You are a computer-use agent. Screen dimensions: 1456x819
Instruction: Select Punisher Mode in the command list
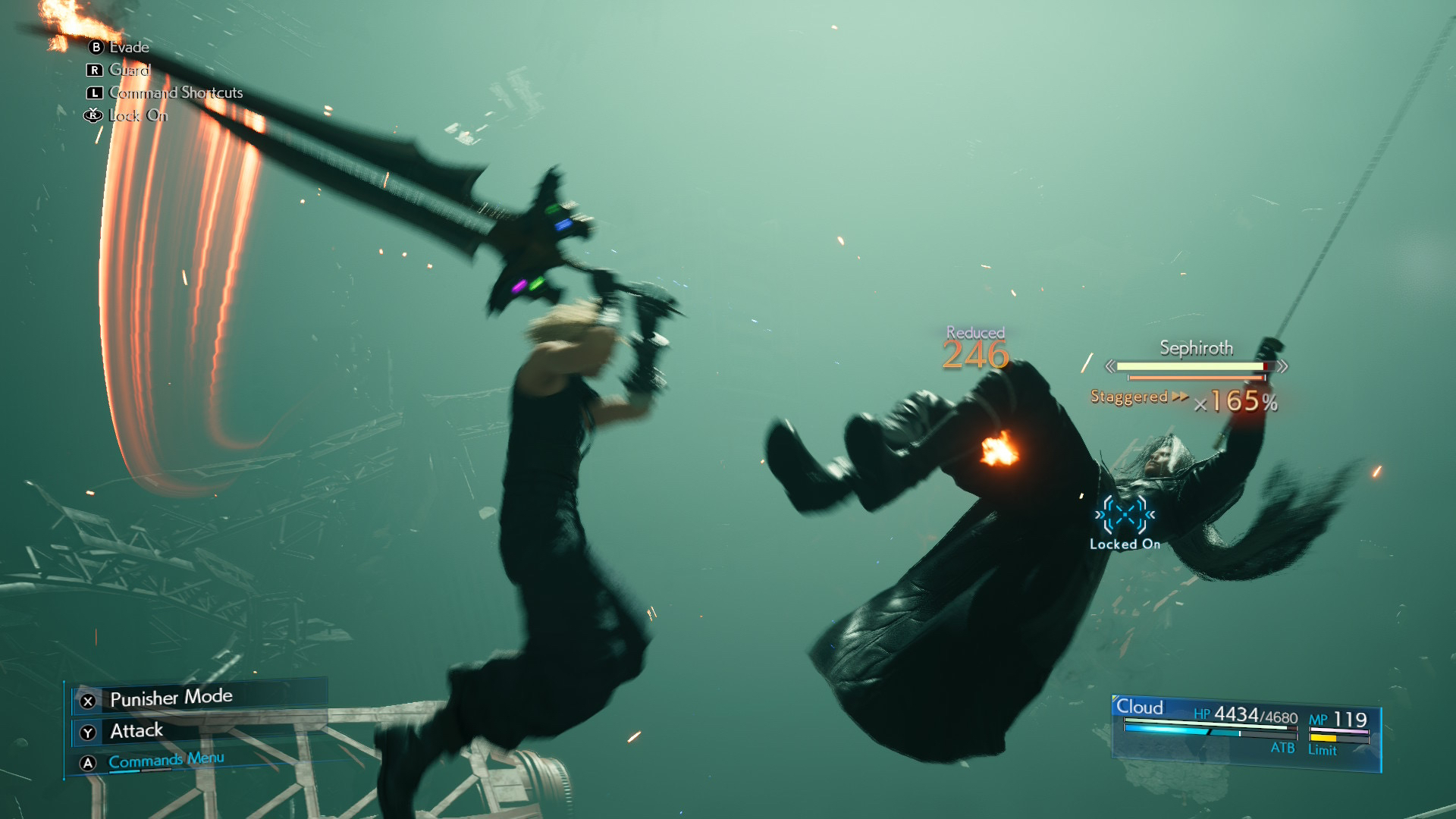click(171, 698)
